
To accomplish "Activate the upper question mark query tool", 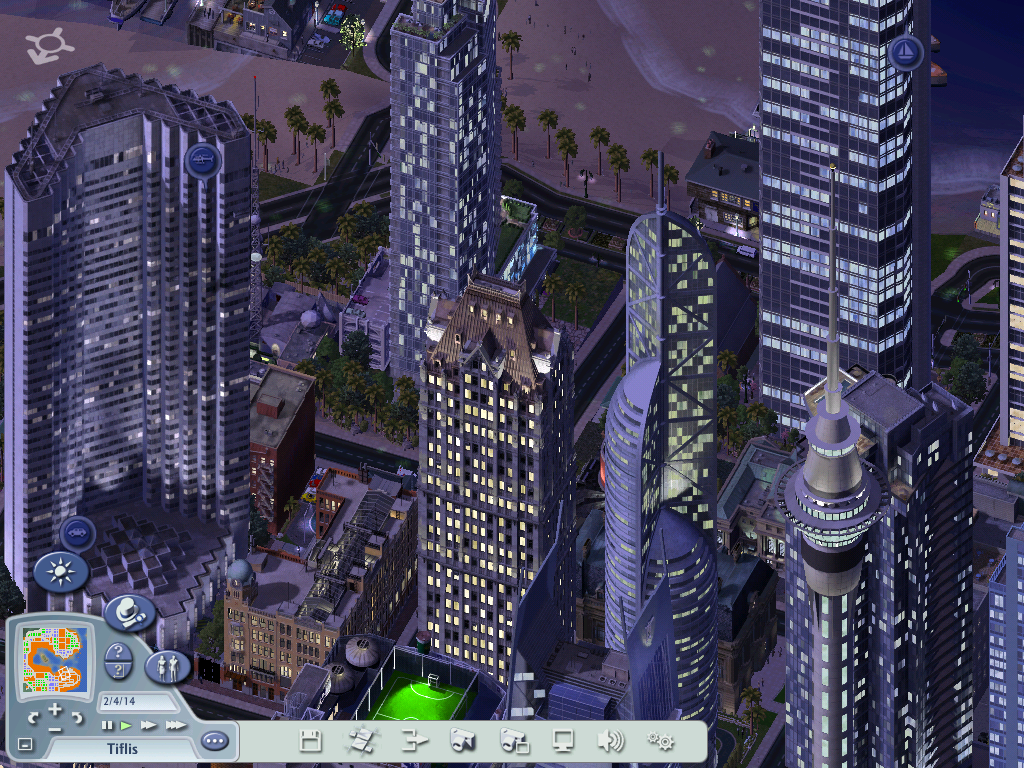I will 117,651.
